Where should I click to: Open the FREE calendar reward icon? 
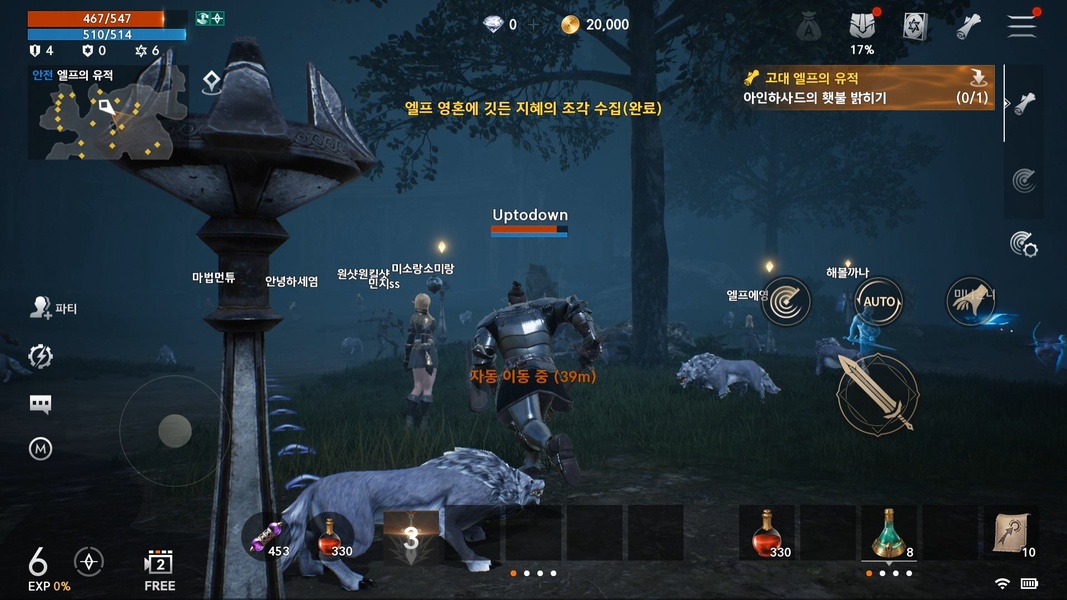pyautogui.click(x=160, y=567)
